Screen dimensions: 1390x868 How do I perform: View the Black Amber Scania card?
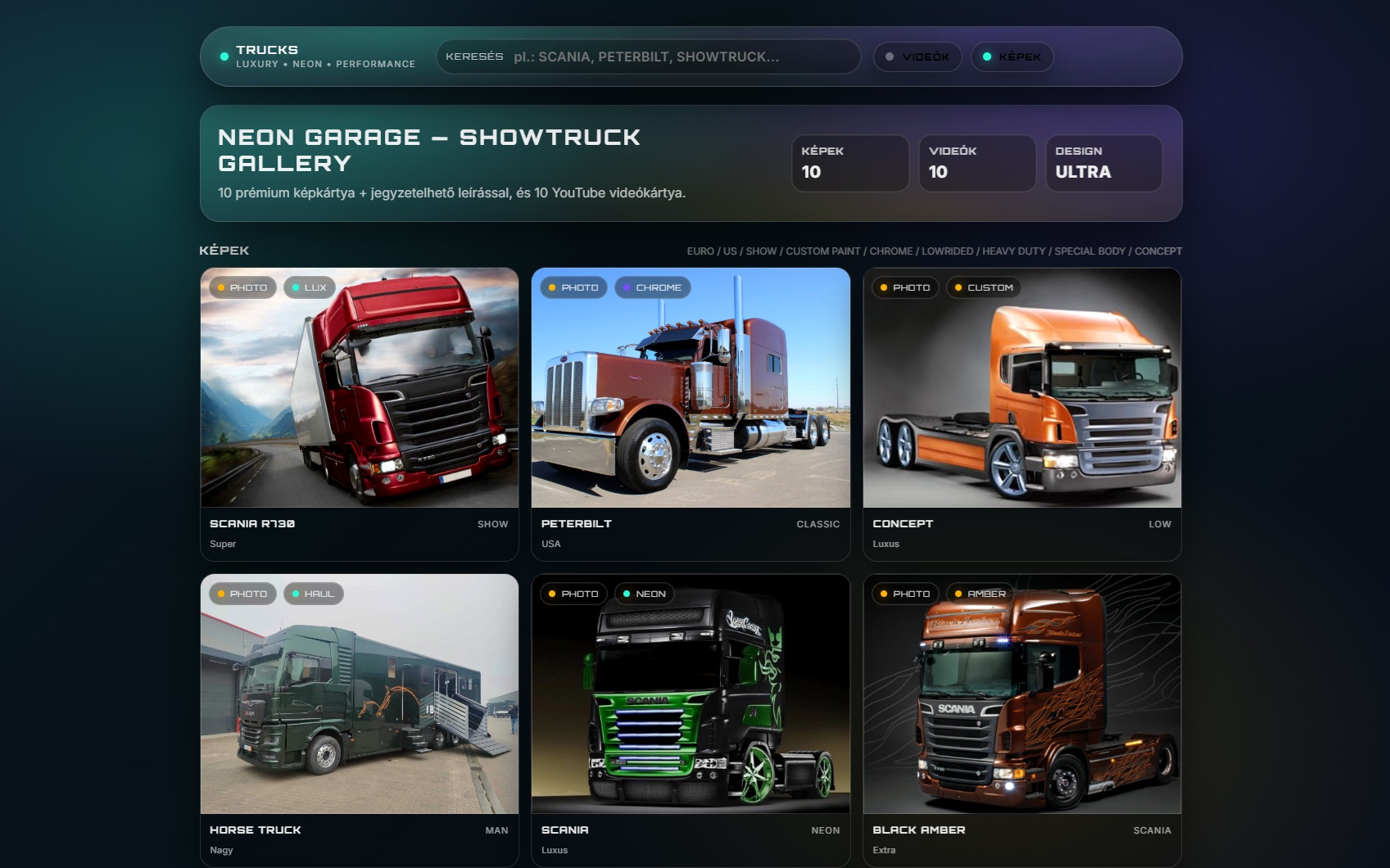[1021, 694]
